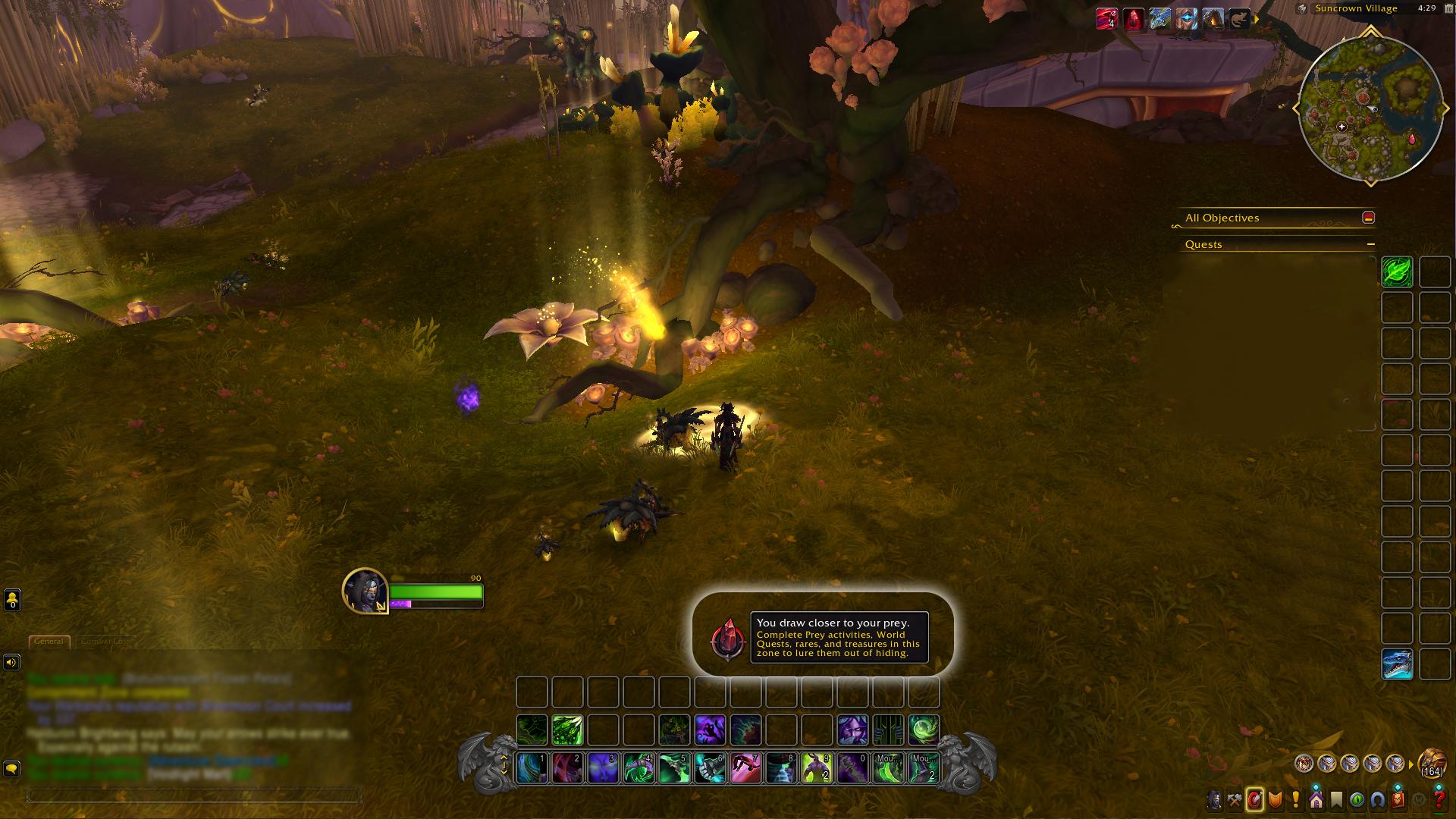This screenshot has height=819, width=1456.
Task: Minimize the Quests section header
Action: click(x=1370, y=244)
